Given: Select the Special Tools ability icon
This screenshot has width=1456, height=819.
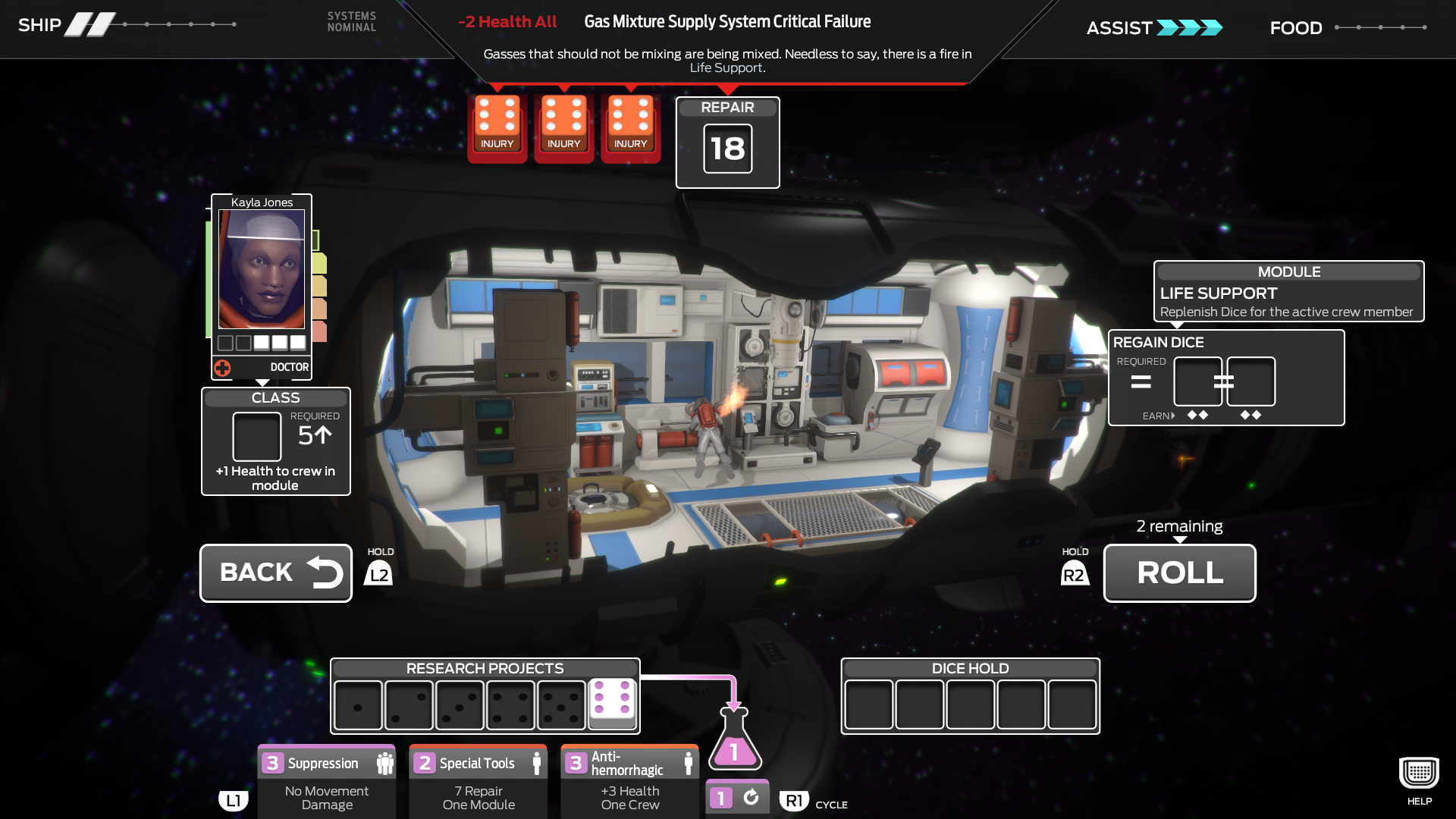Looking at the screenshot, I should [538, 762].
